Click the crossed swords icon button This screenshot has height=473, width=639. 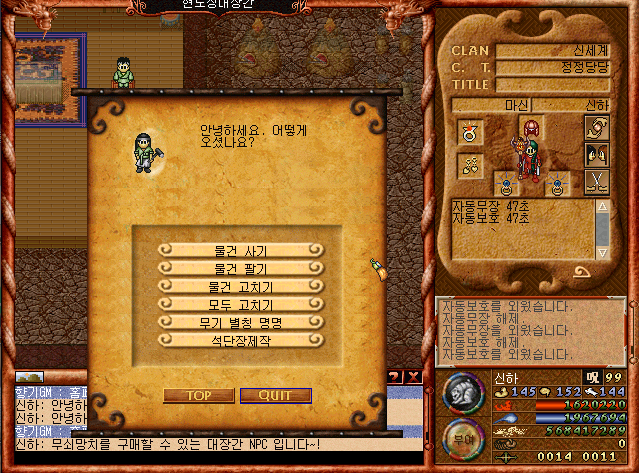tap(594, 183)
